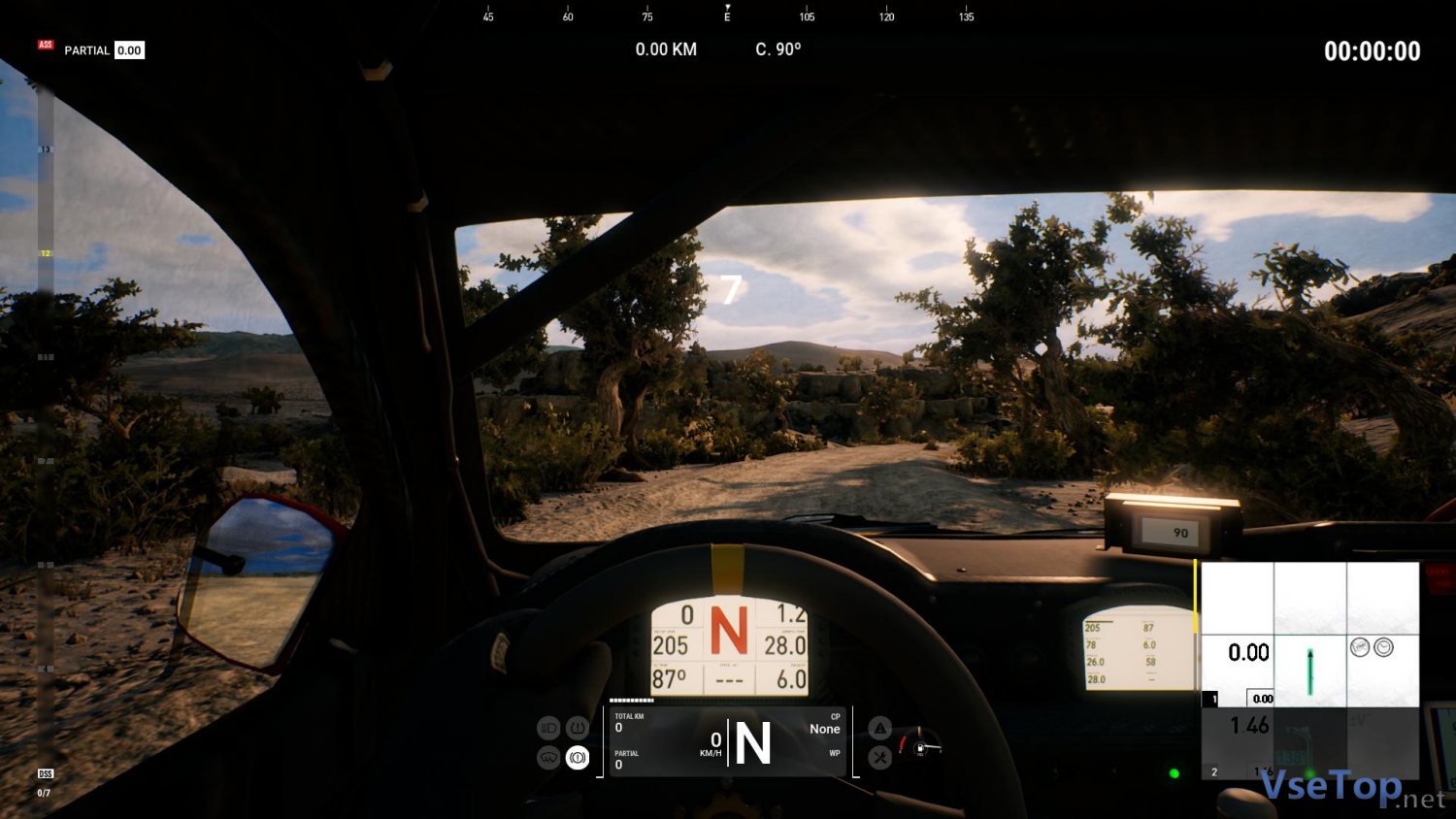Click the DSS waypoint counter icon

(x=45, y=773)
